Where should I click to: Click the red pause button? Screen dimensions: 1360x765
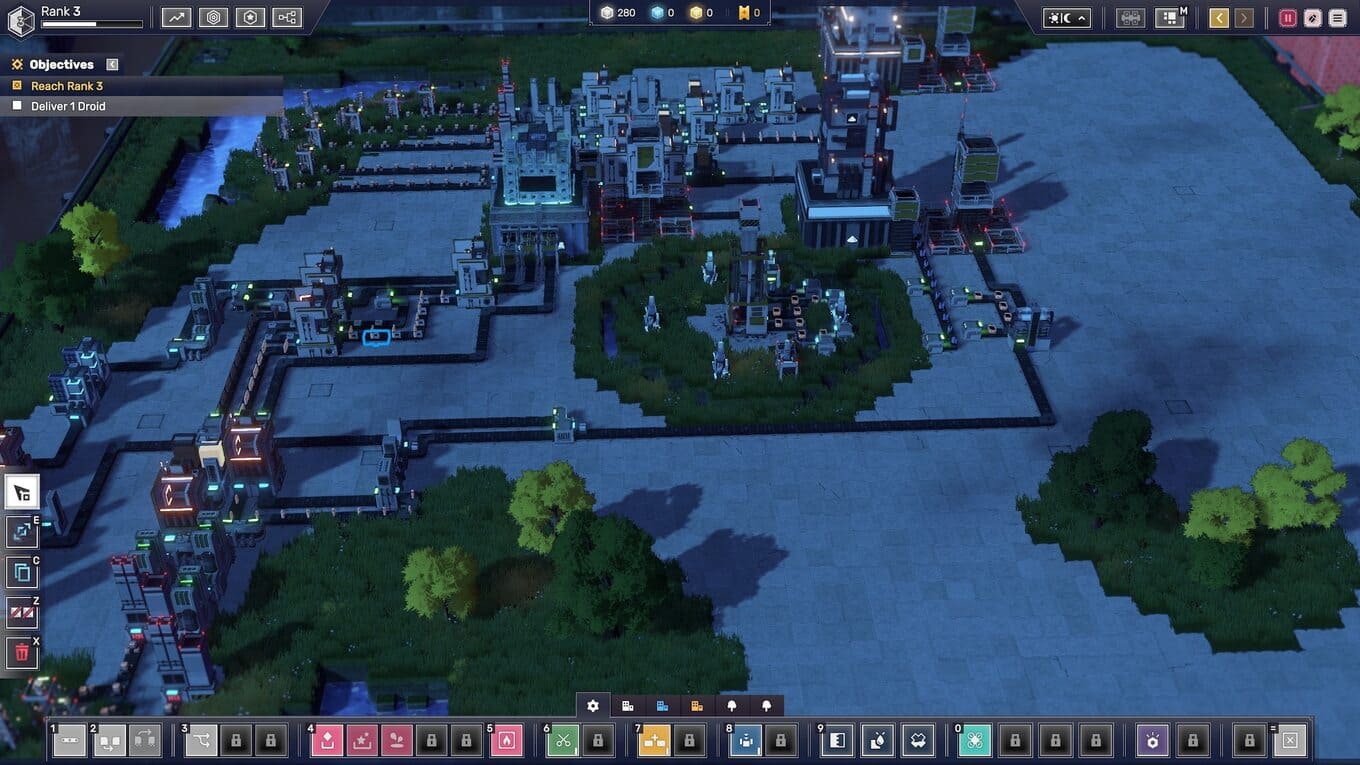[x=1287, y=18]
